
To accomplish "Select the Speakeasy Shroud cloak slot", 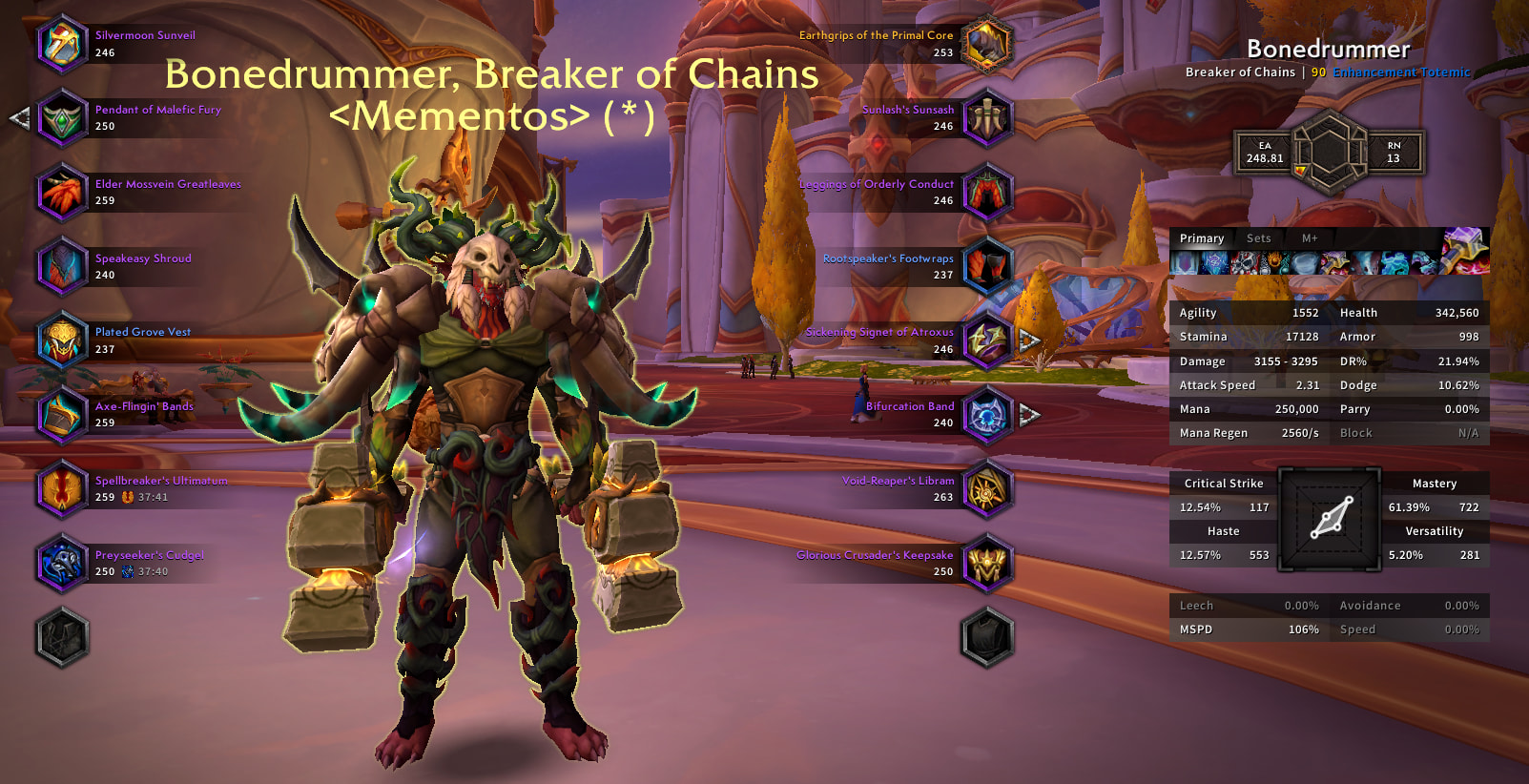I will (62, 266).
